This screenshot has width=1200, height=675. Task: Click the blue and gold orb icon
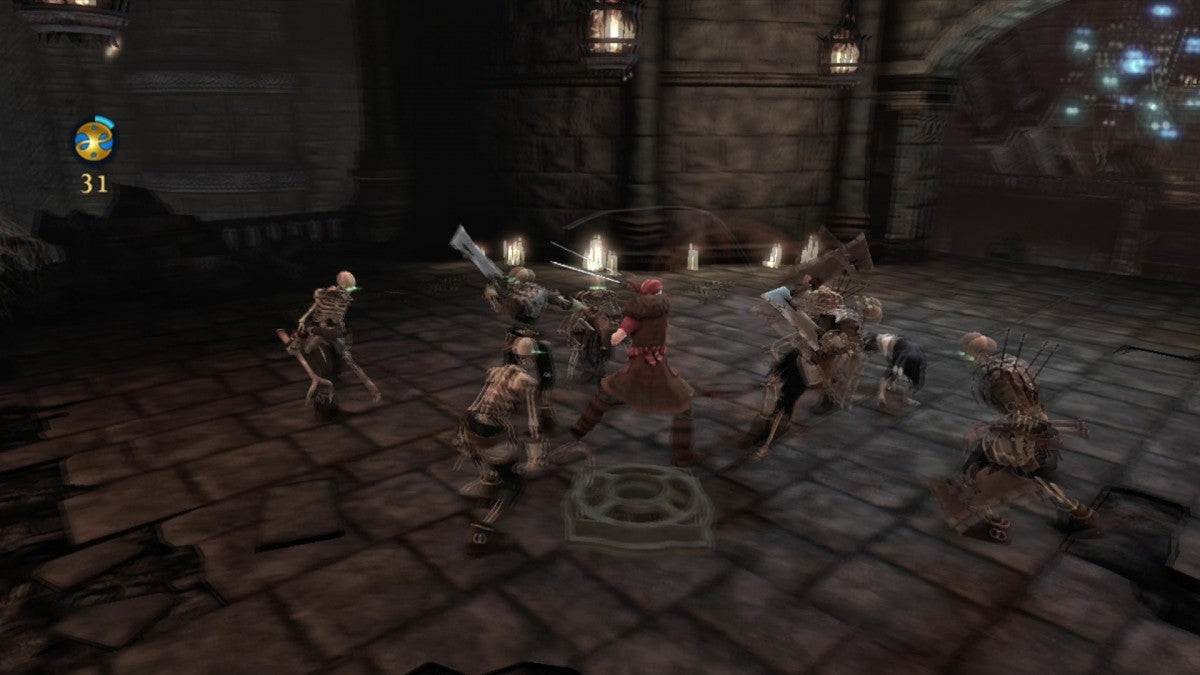[95, 140]
